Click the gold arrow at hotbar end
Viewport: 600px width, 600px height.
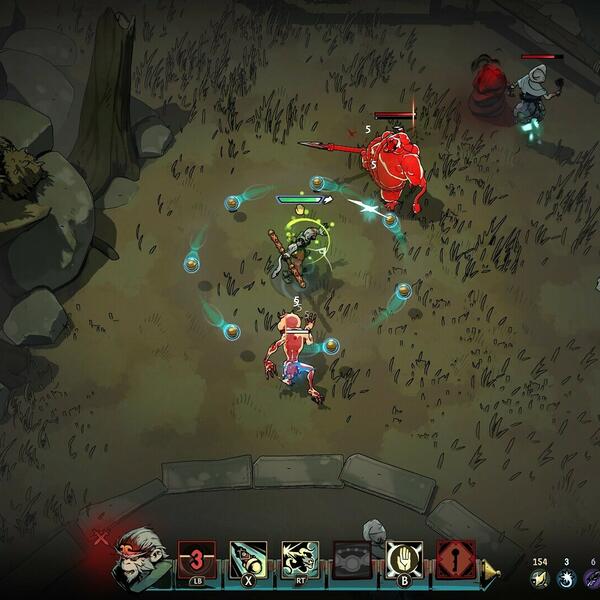tap(490, 572)
